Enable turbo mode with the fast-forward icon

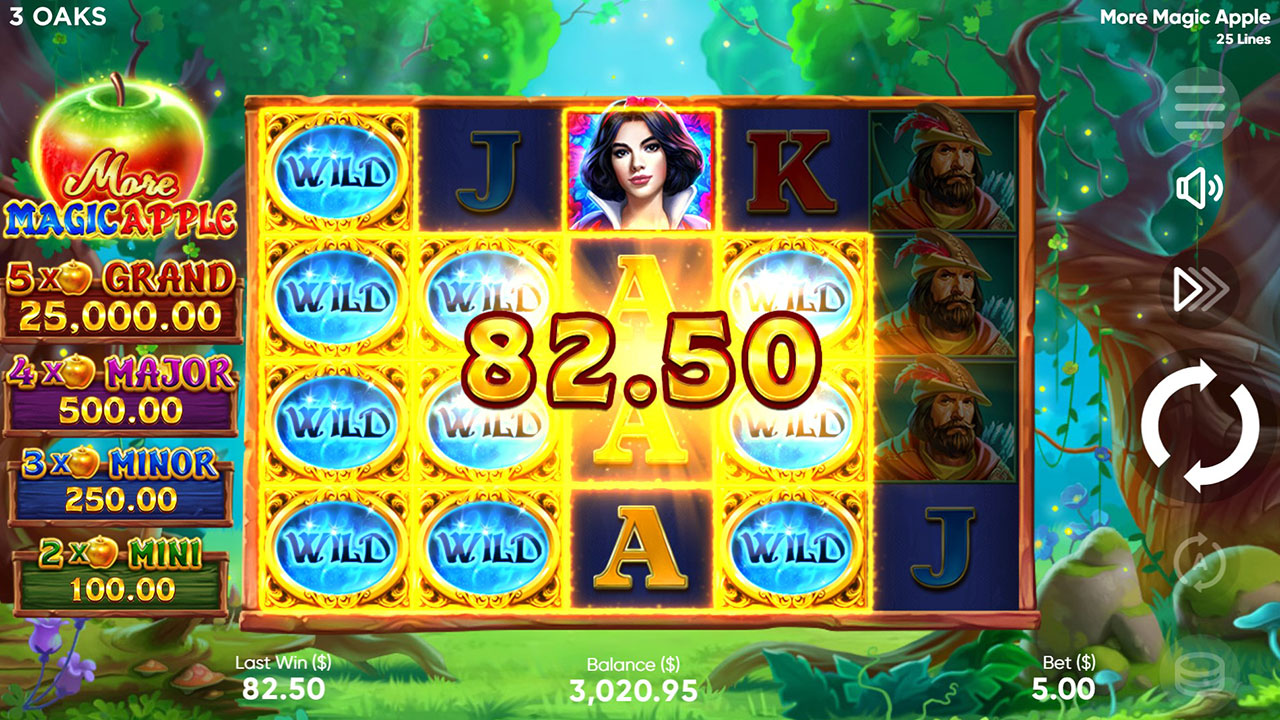pos(1198,288)
